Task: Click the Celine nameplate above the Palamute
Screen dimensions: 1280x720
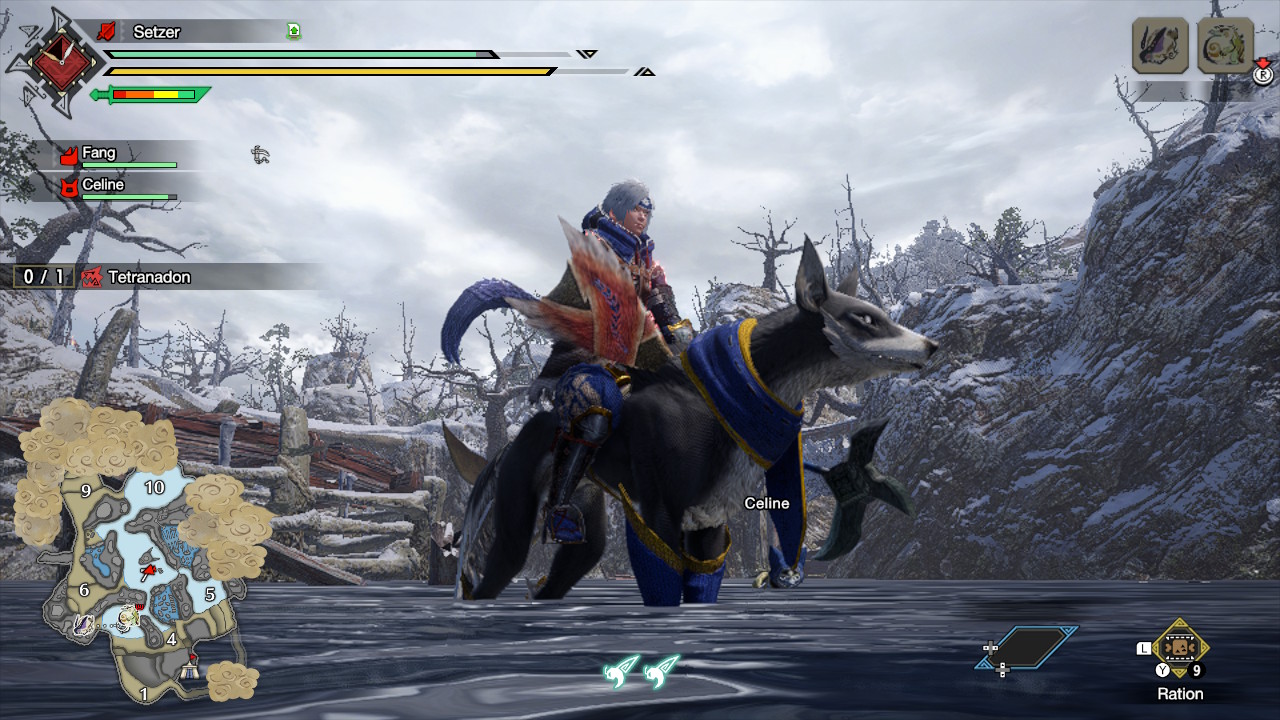Action: (767, 503)
